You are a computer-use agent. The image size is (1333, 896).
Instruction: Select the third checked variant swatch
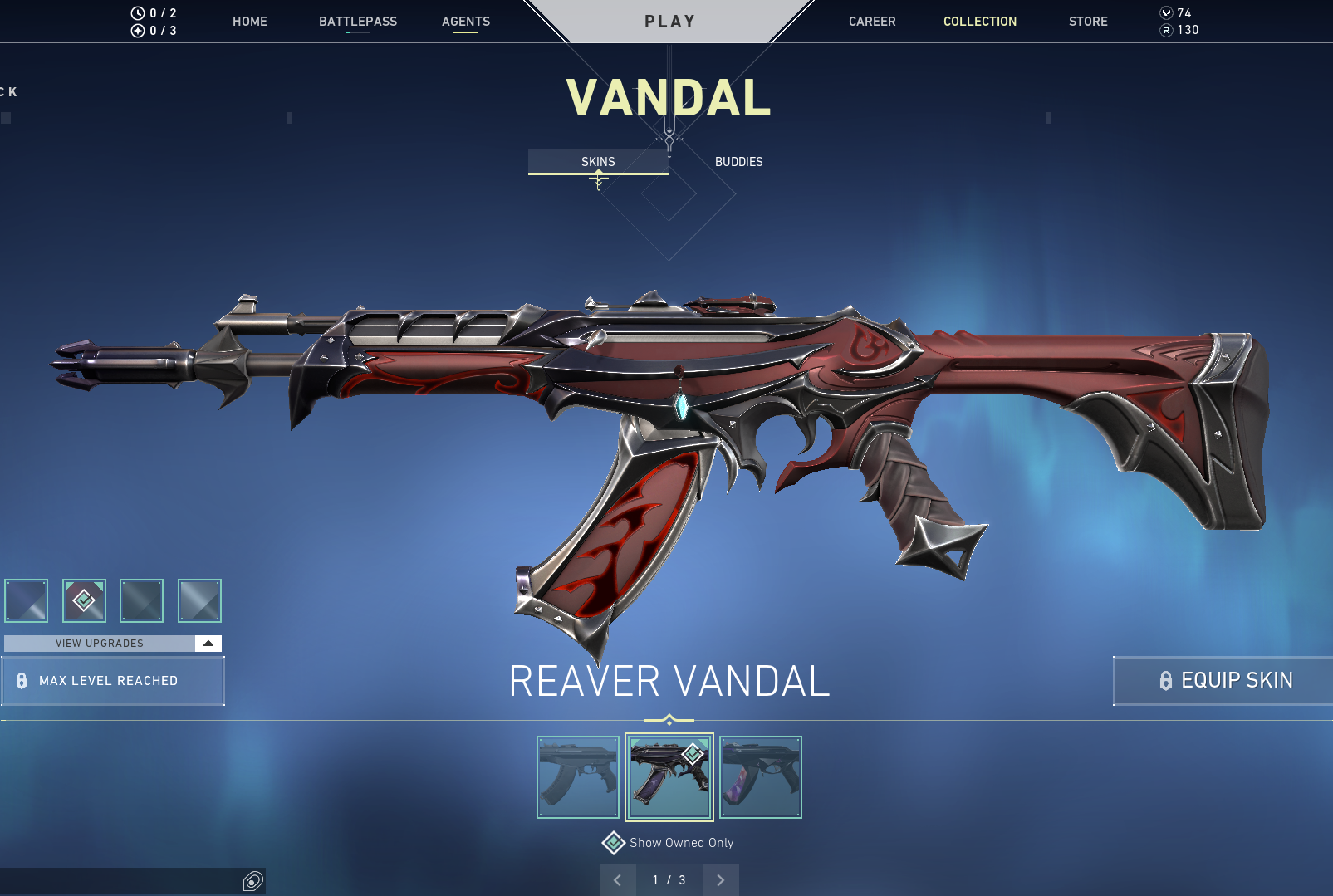(x=141, y=600)
